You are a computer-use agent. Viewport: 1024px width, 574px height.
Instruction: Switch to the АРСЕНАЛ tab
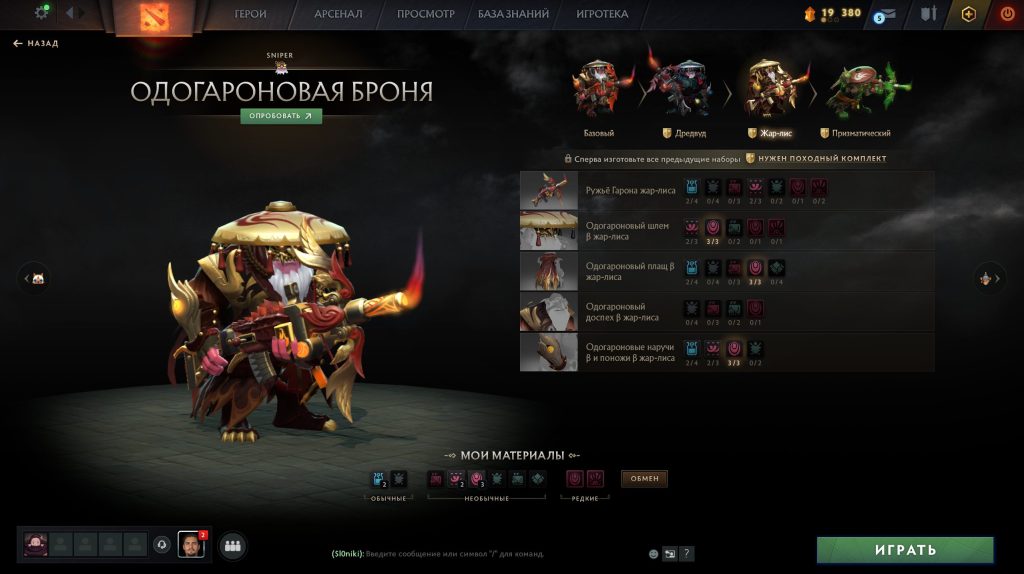tap(338, 14)
